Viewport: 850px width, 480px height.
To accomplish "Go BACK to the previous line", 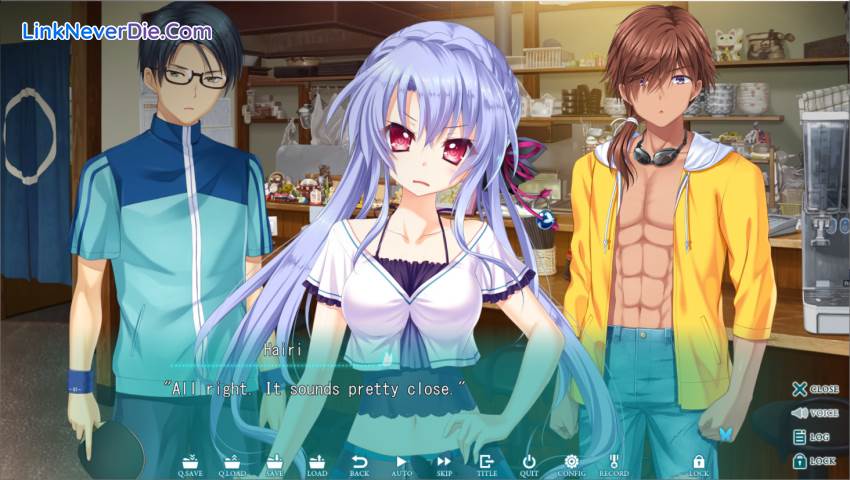I will coord(359,464).
